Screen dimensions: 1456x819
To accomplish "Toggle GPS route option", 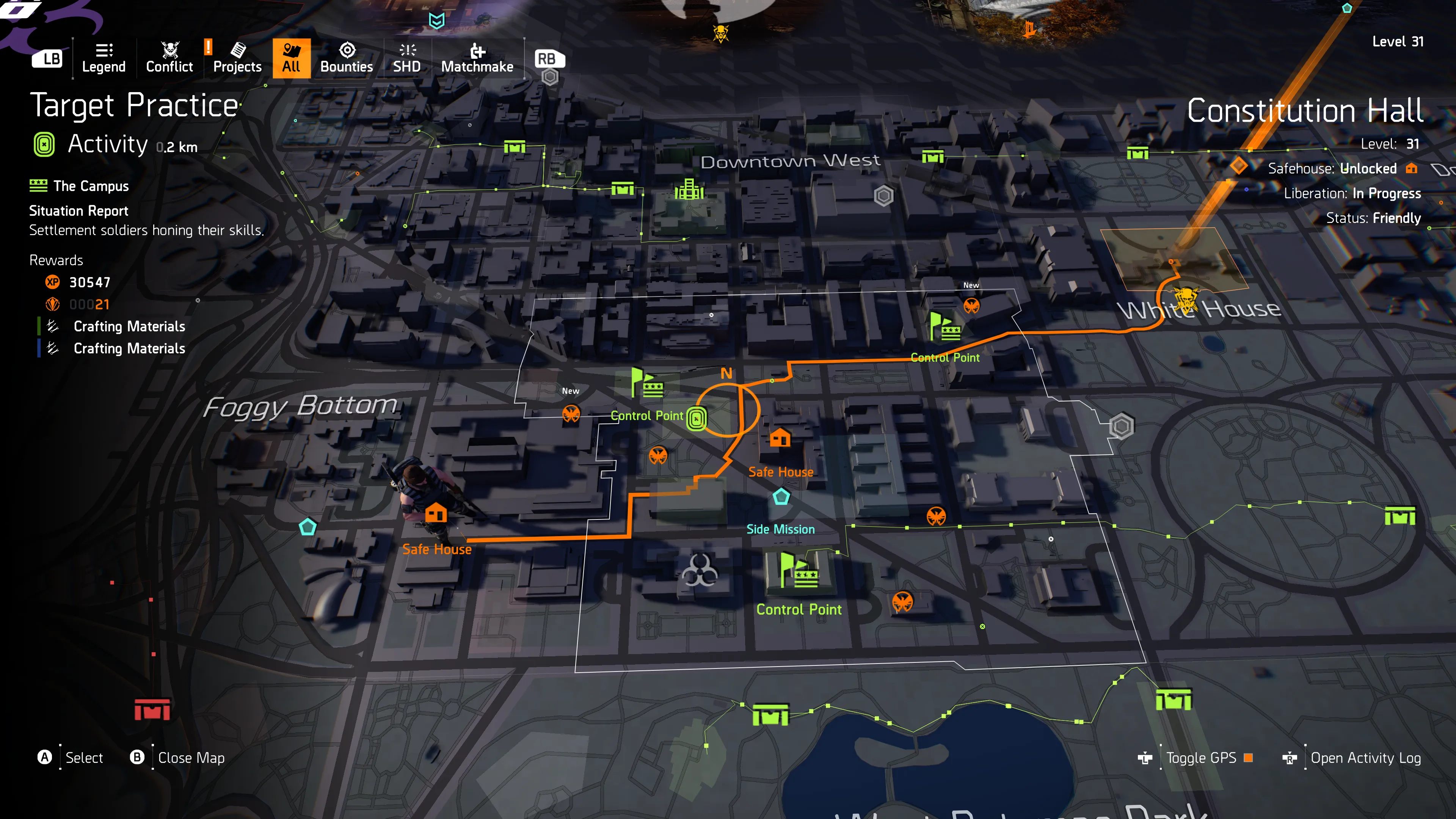I will [x=1200, y=758].
